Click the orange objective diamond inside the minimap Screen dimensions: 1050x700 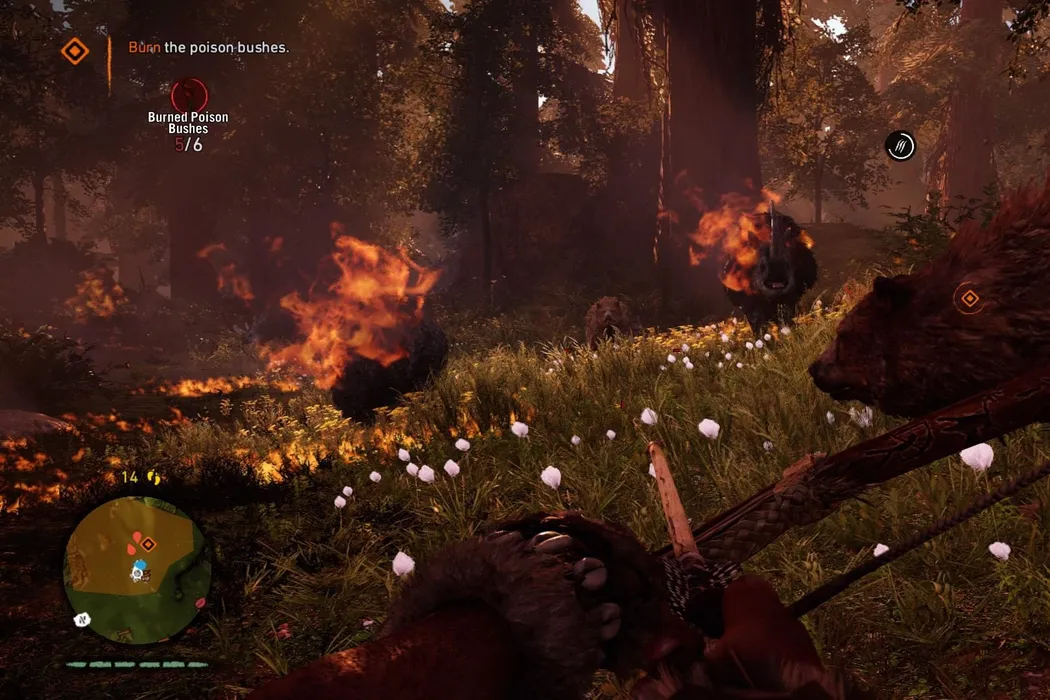pos(148,544)
